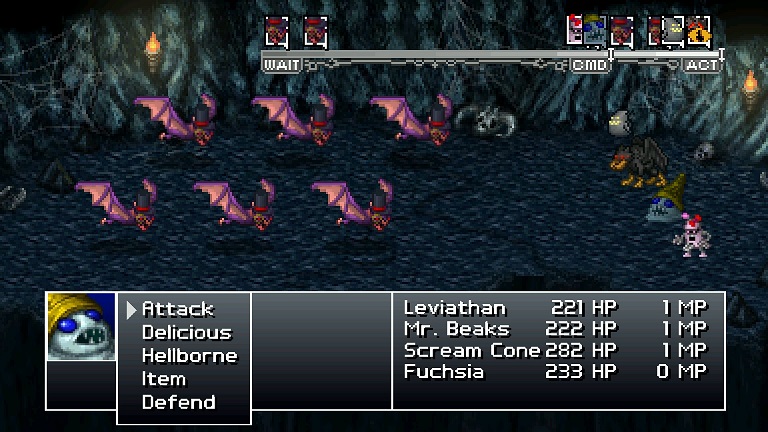Open the Hellborne skill list
Screen dimensions: 768x432
189,356
